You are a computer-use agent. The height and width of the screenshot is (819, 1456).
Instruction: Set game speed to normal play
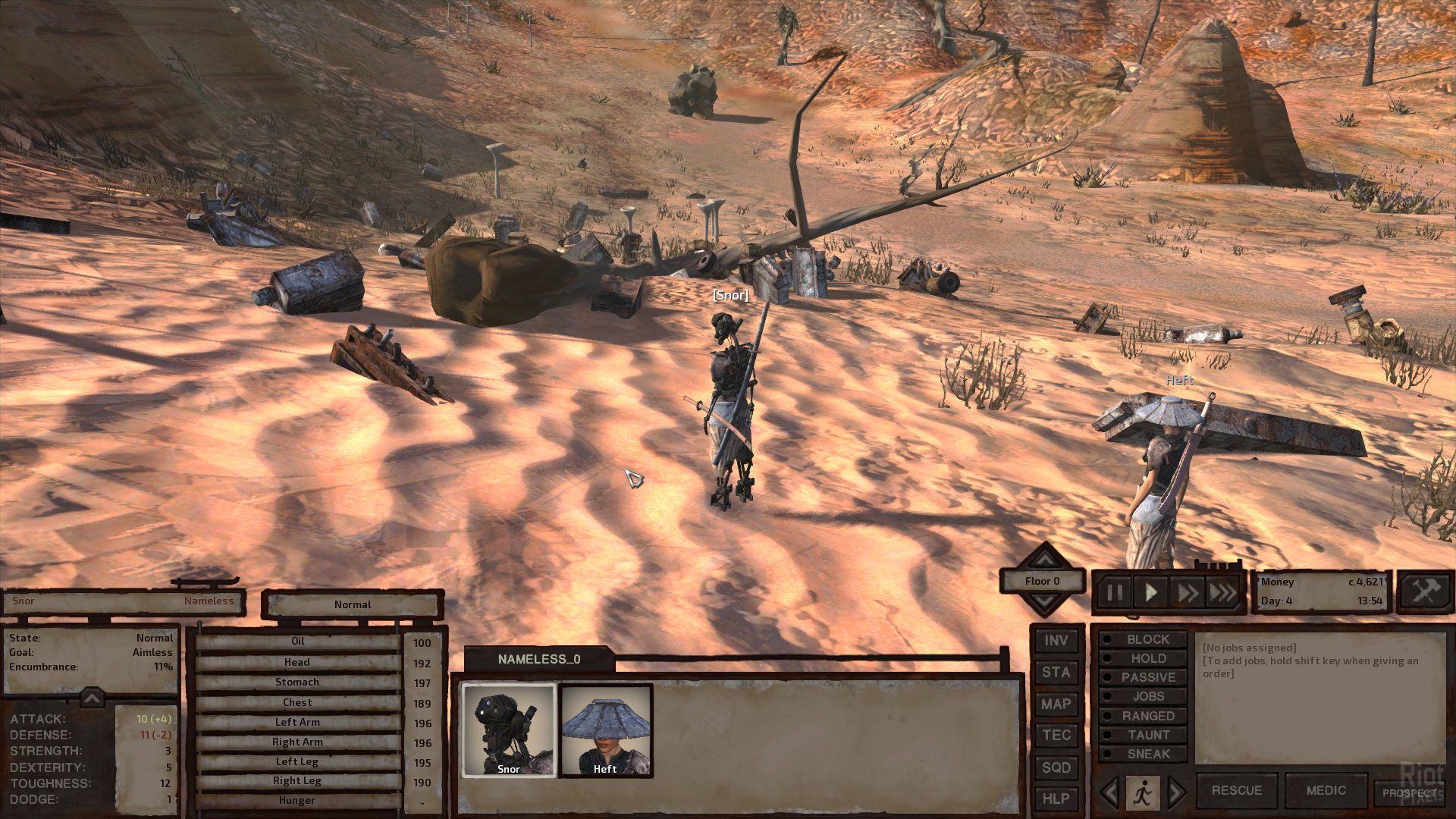(1150, 592)
